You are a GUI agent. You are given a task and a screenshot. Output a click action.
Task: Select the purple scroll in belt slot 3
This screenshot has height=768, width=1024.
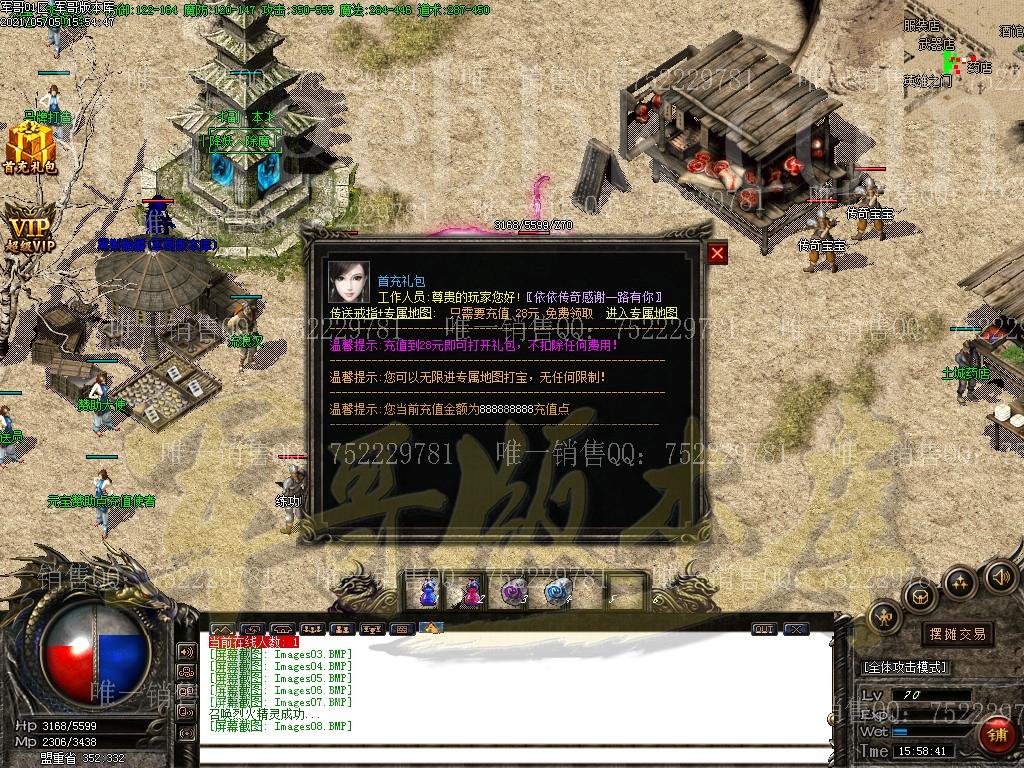tap(514, 593)
